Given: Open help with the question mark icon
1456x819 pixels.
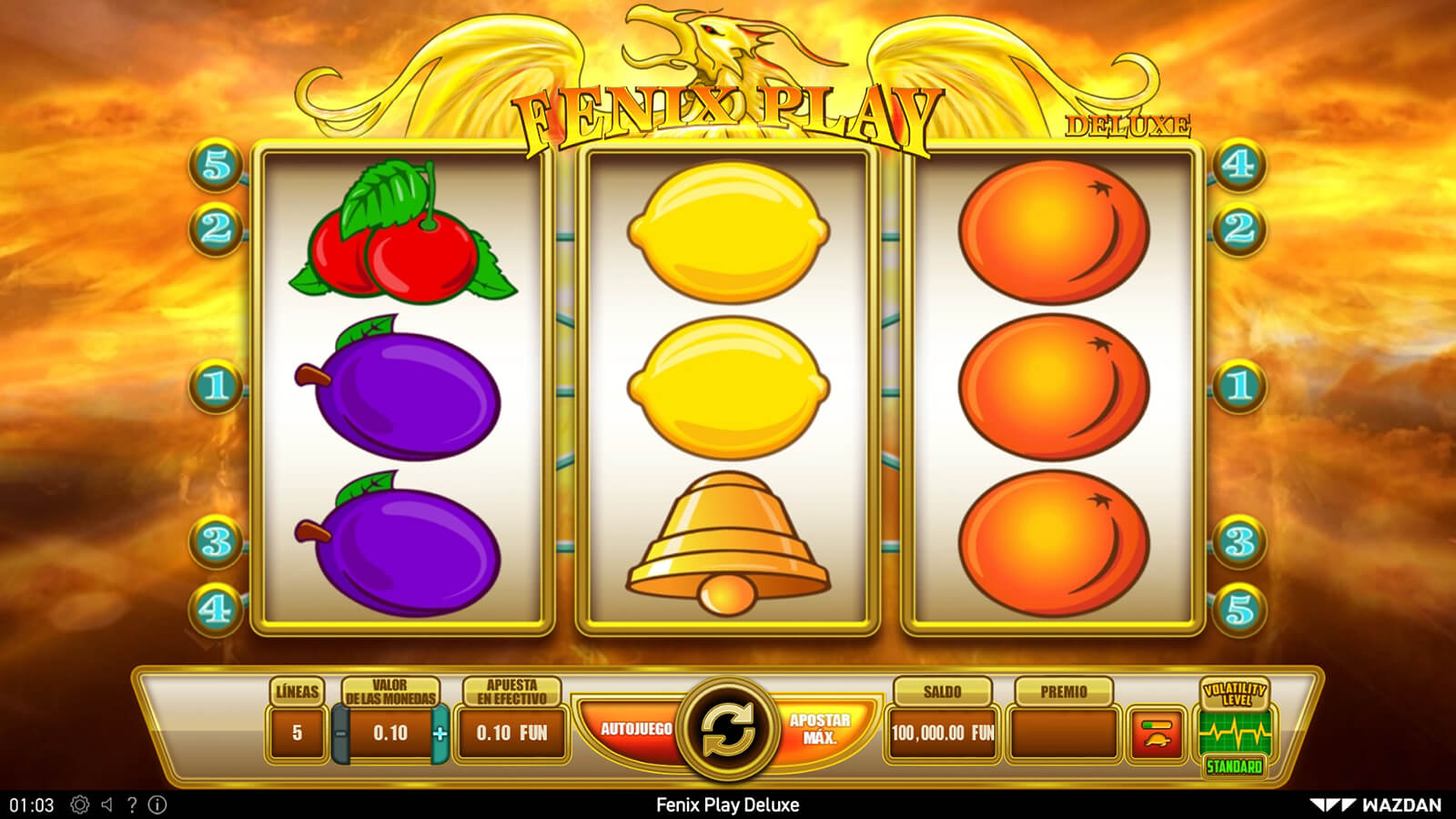Looking at the screenshot, I should click(x=132, y=804).
